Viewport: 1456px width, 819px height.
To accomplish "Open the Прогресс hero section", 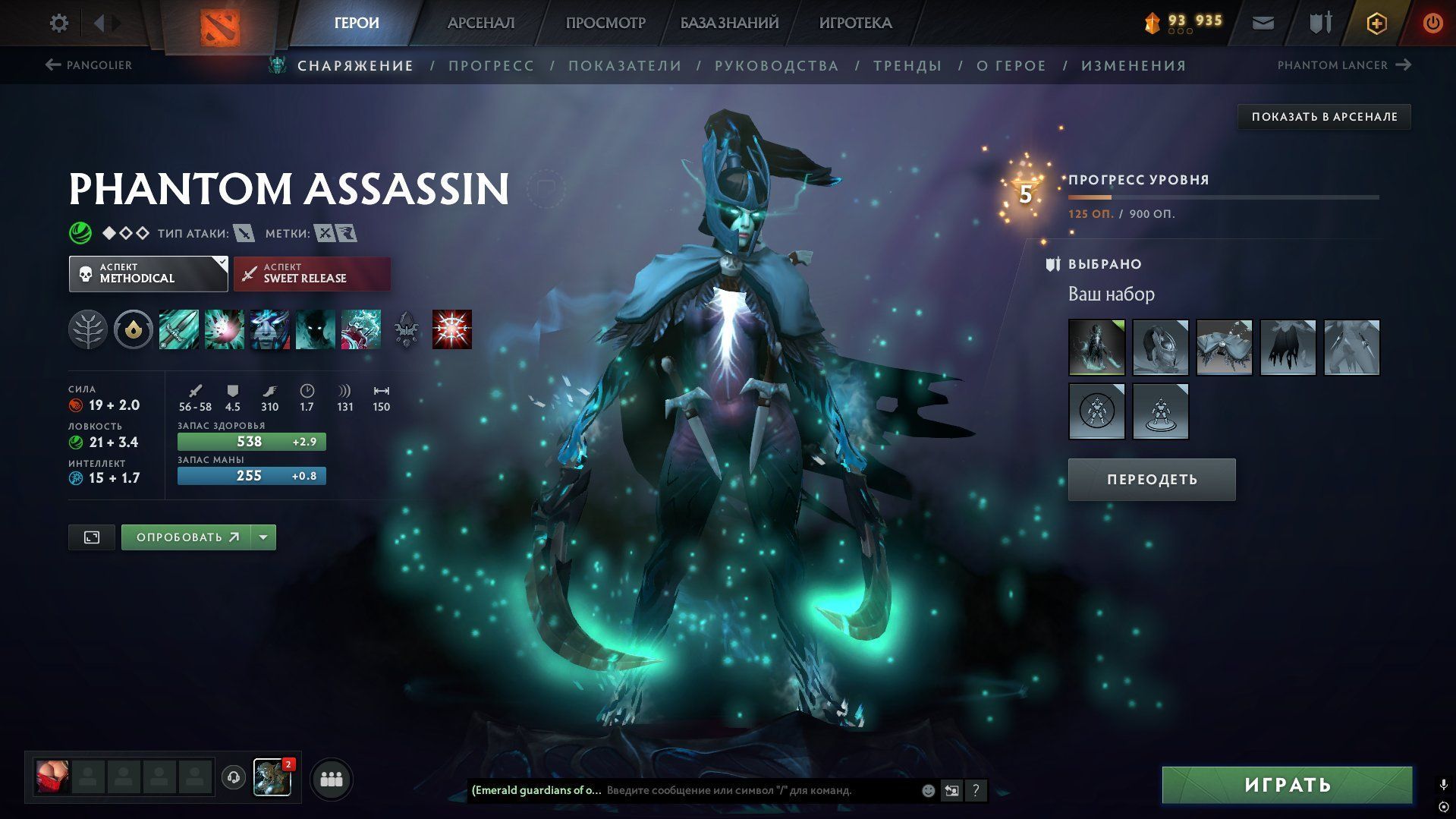I will point(491,66).
